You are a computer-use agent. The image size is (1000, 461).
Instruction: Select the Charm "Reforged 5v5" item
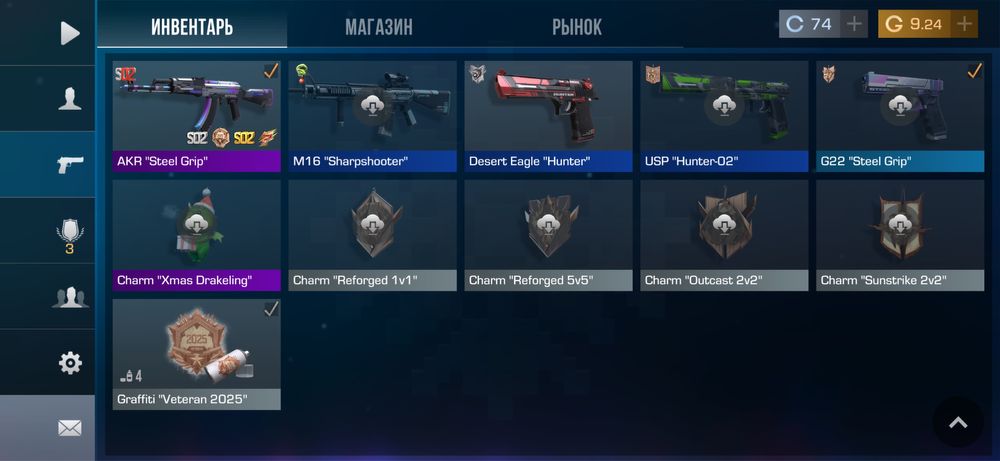(548, 235)
